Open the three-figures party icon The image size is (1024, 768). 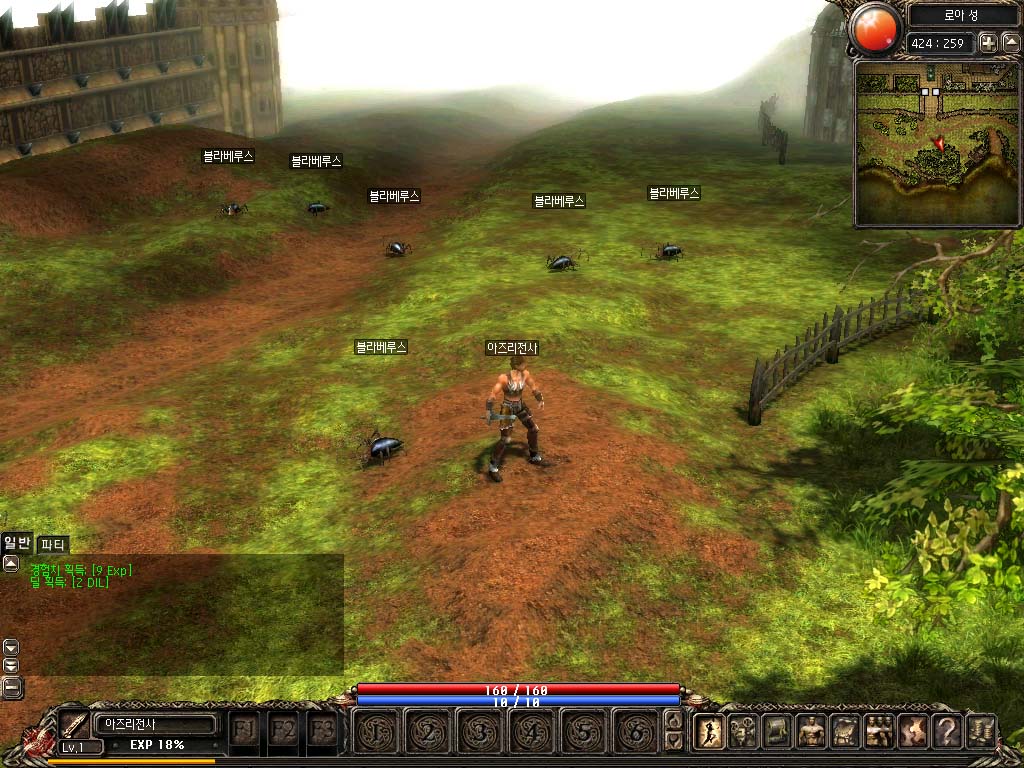(x=879, y=732)
